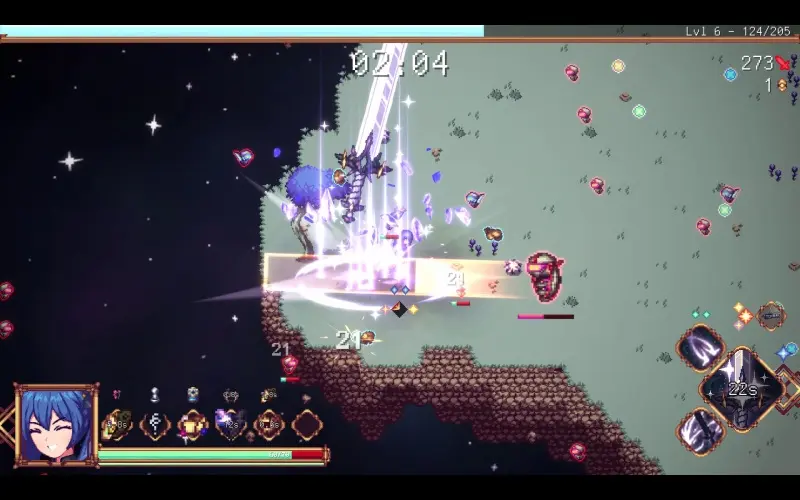The image size is (800, 500).
Task: Select the first weapon slot beside portrait
Action: pyautogui.click(x=117, y=425)
